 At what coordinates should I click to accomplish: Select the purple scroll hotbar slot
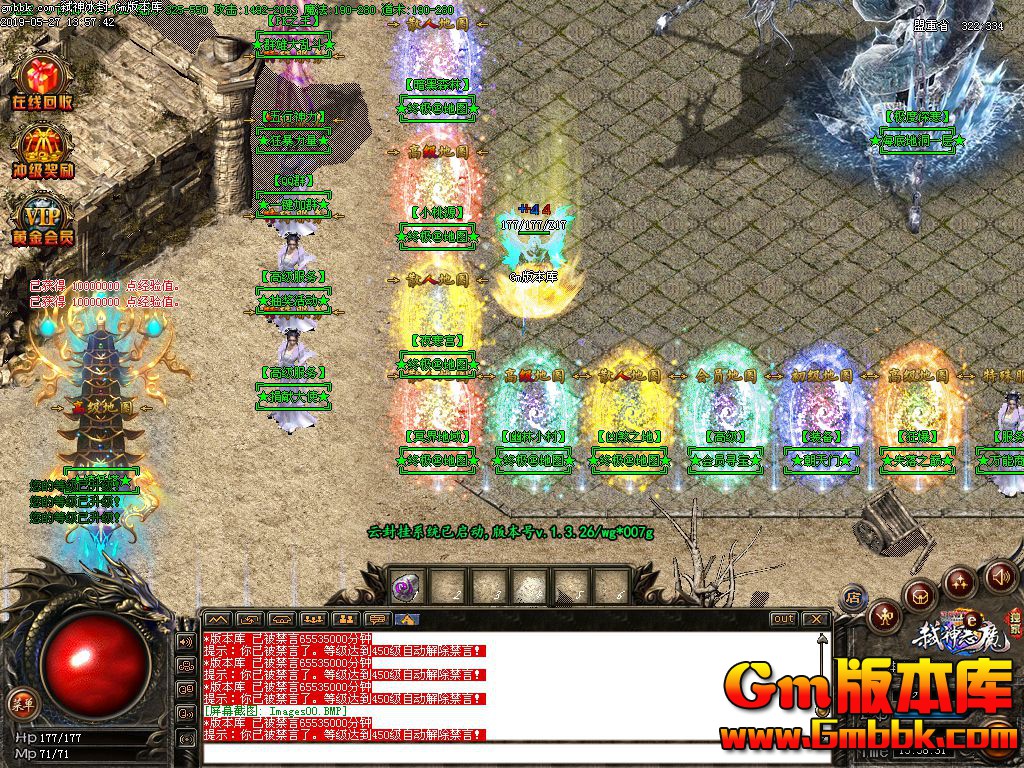click(x=407, y=586)
